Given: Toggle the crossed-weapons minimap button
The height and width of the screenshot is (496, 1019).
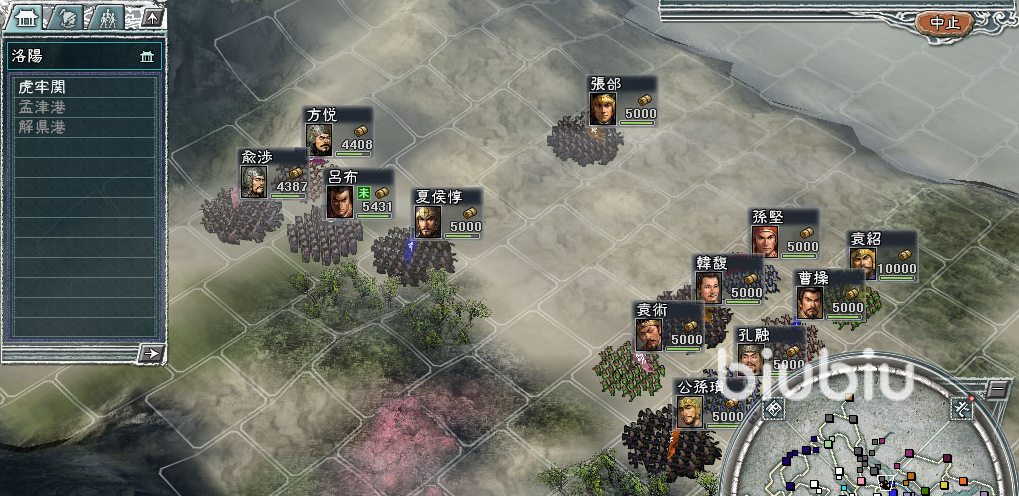Looking at the screenshot, I should (961, 407).
